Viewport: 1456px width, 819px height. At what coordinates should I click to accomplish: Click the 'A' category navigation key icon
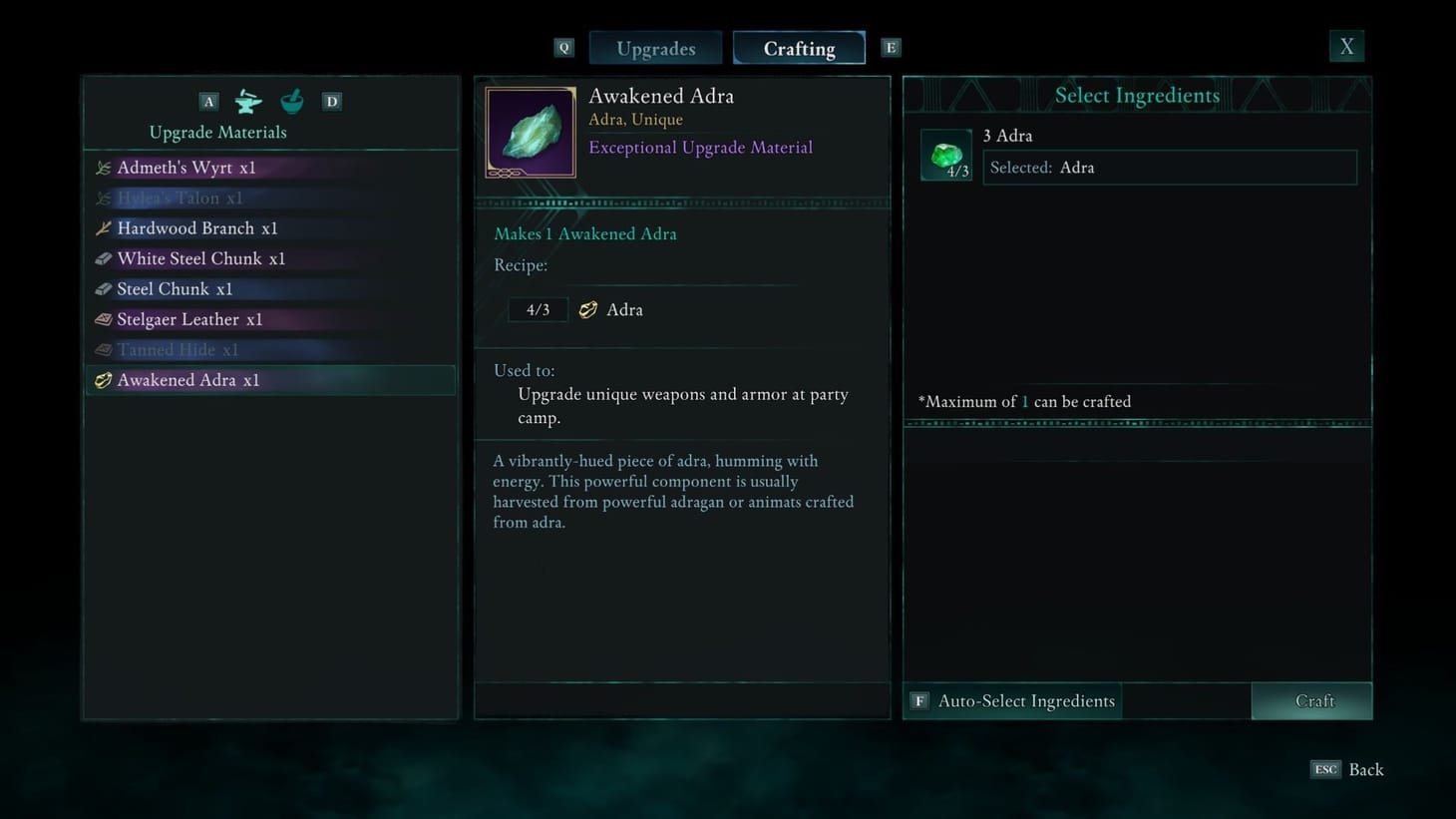click(208, 100)
